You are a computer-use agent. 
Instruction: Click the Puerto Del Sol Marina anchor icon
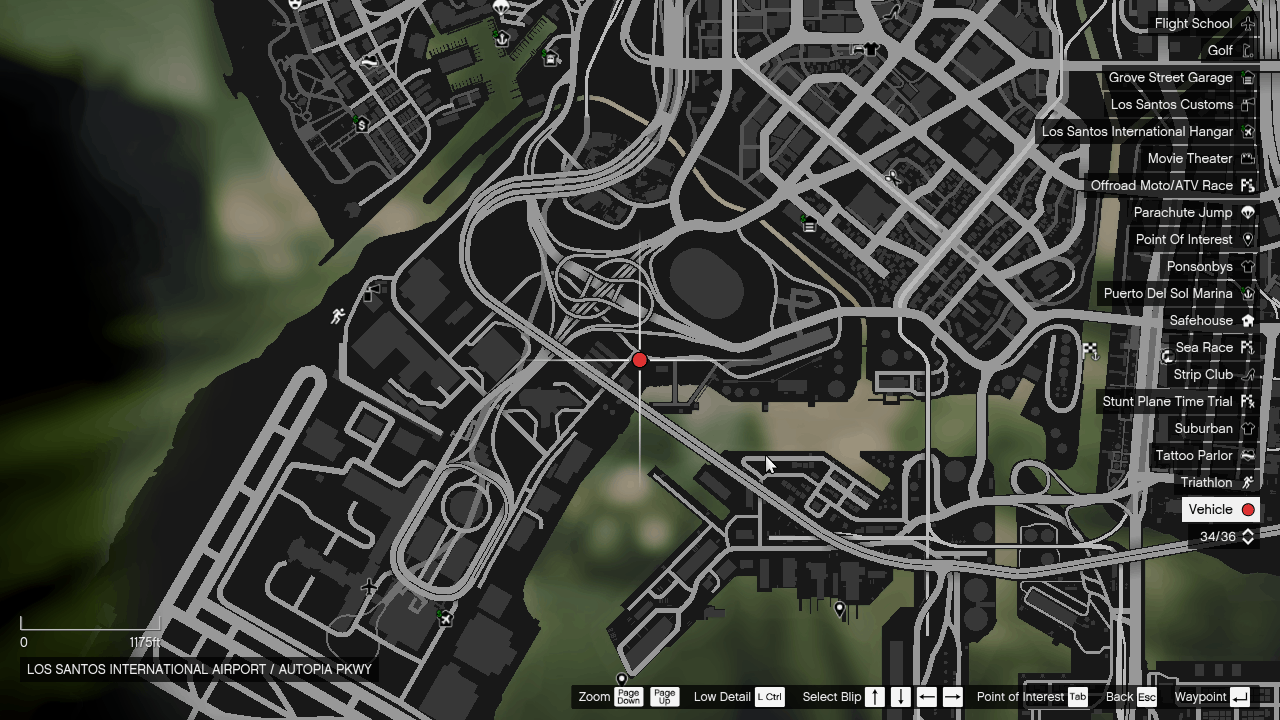coord(1247,293)
